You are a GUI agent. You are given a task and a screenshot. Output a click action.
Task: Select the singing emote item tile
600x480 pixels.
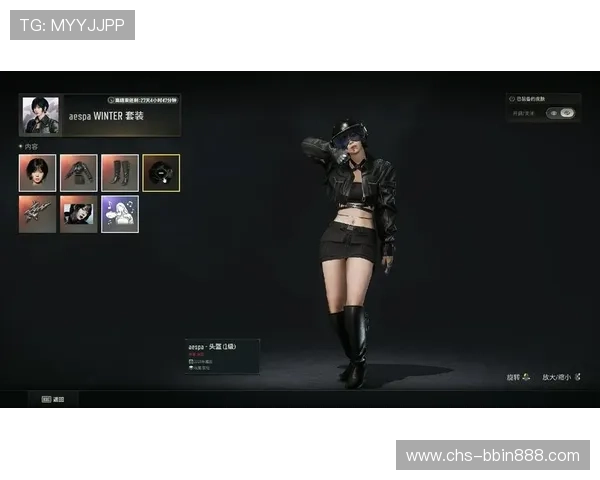pyautogui.click(x=120, y=214)
